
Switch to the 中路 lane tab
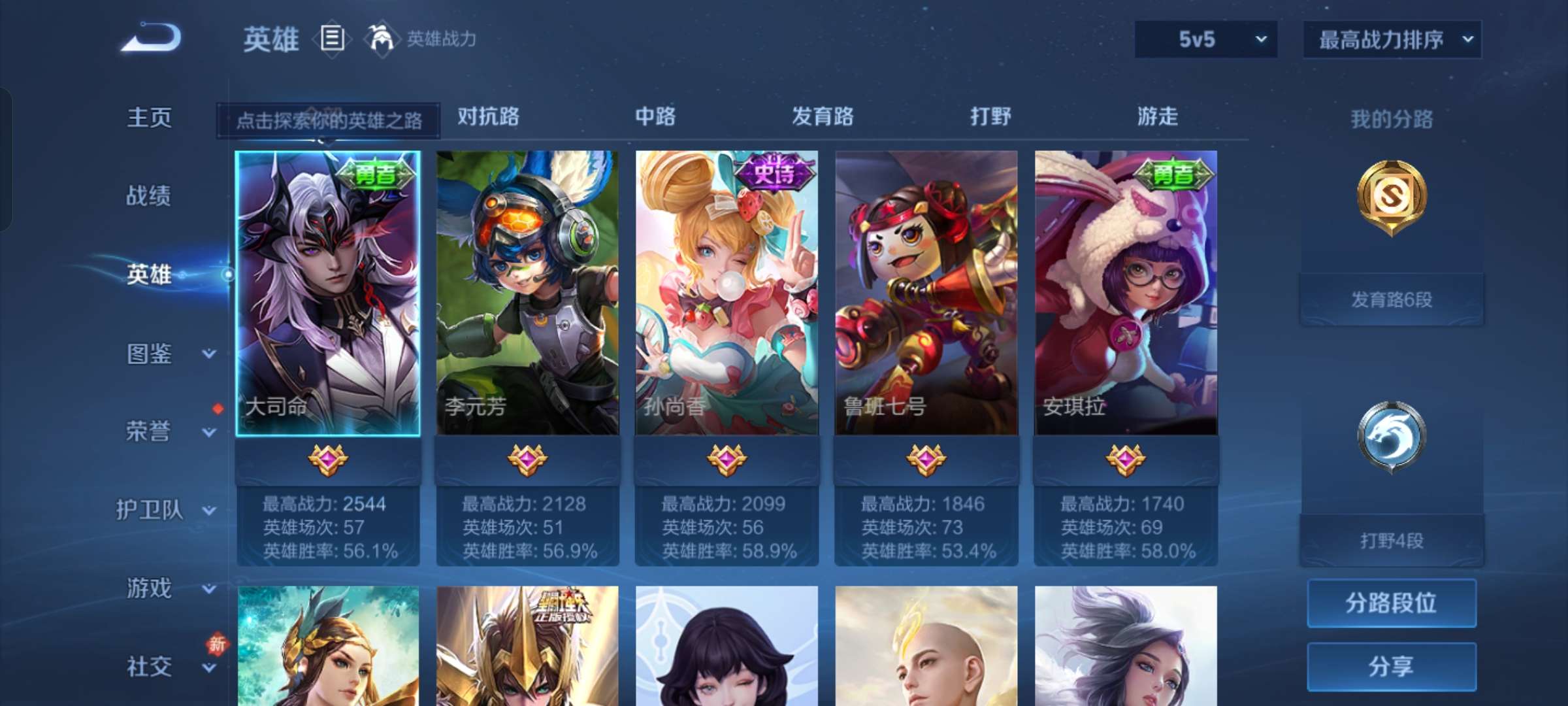tap(655, 118)
